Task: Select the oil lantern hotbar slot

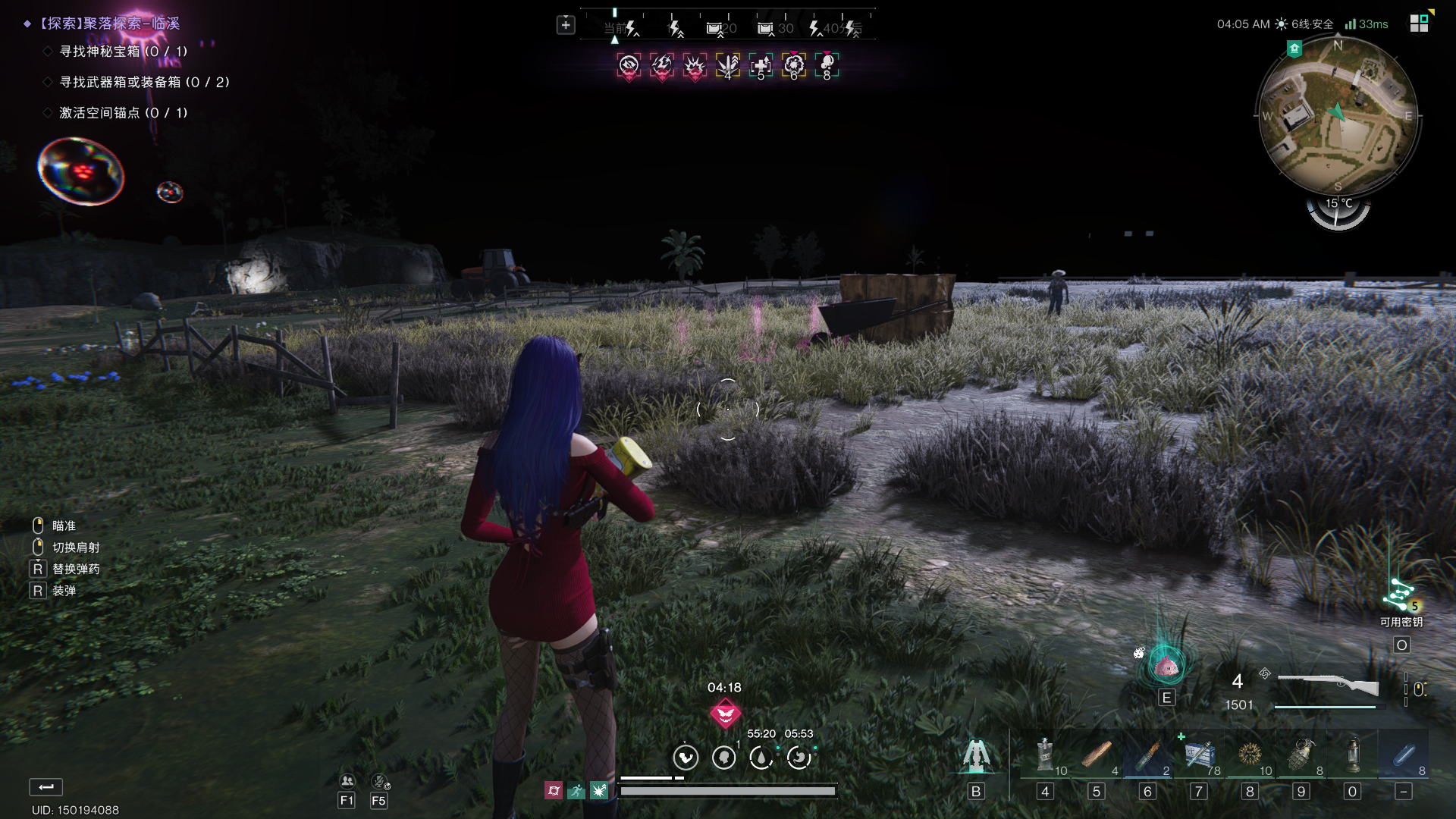Action: [x=1352, y=756]
